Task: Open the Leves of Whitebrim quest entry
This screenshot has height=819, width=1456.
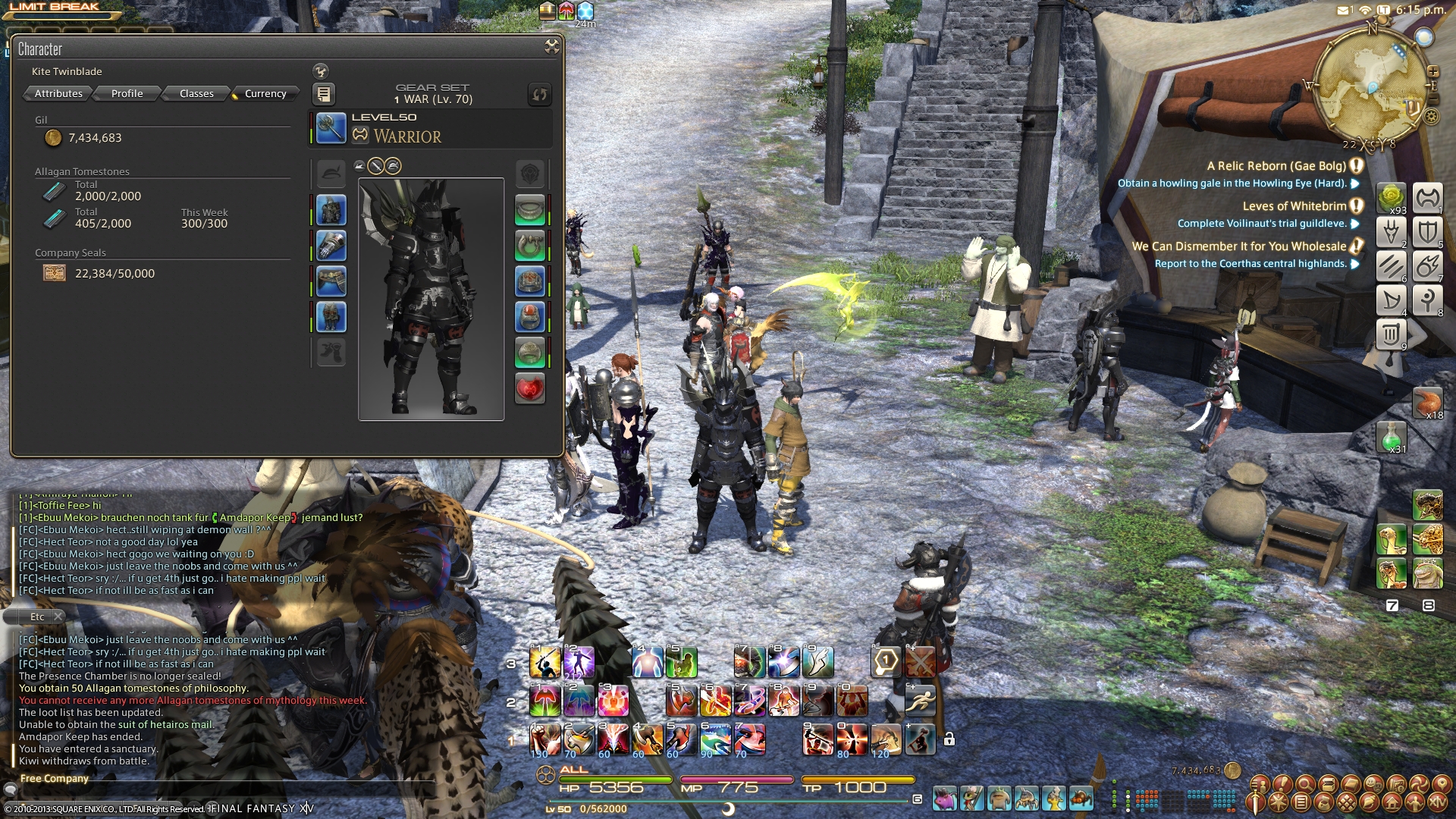Action: 1294,206
